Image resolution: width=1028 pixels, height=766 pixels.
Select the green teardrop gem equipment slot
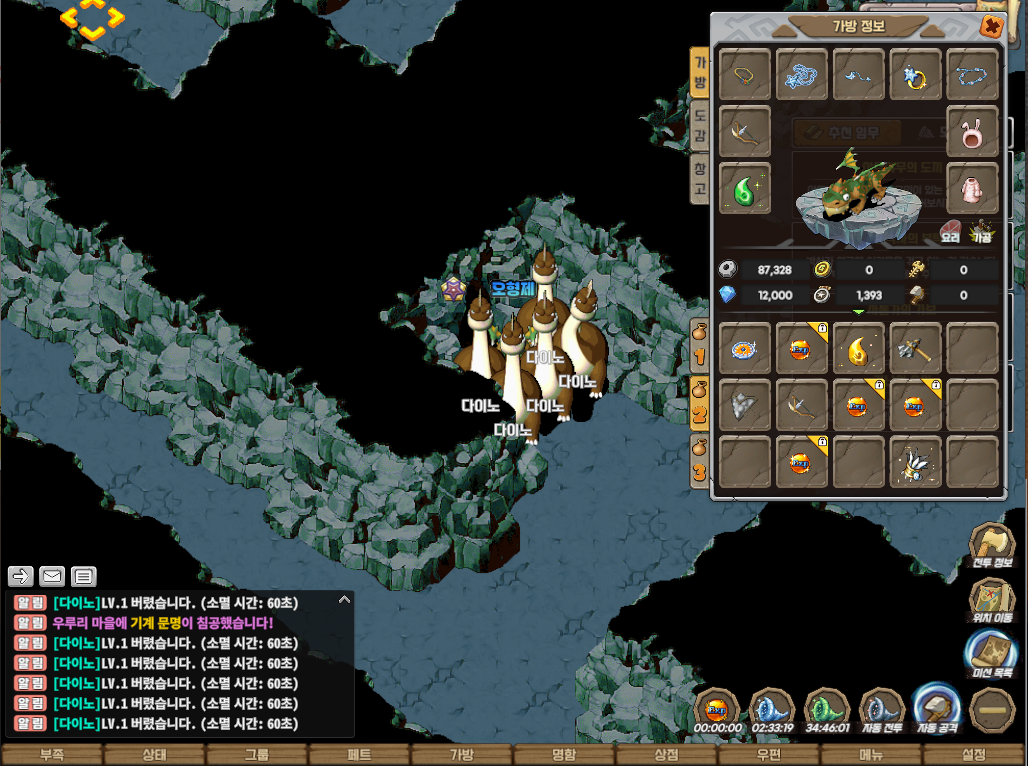(745, 188)
